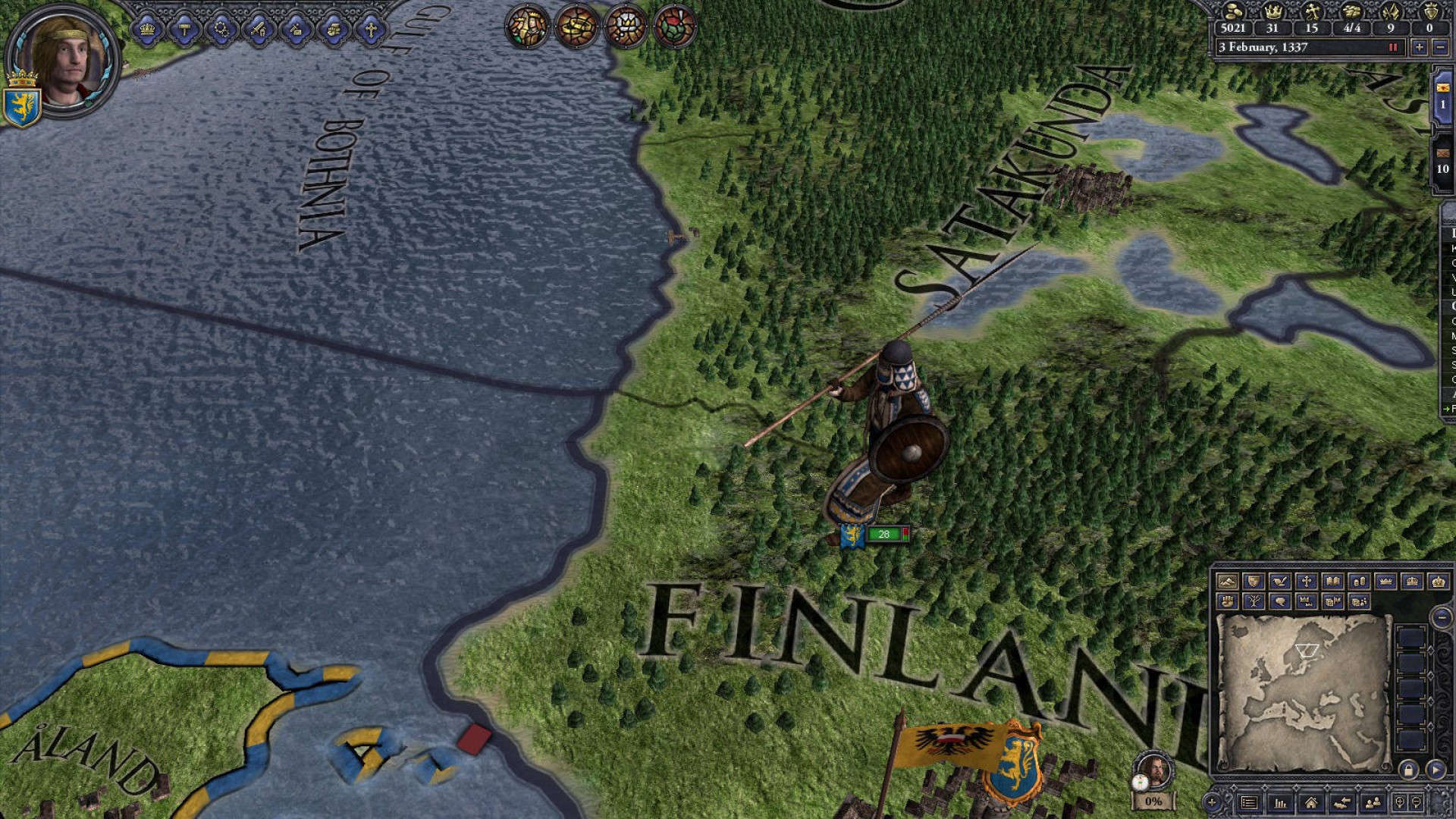This screenshot has width=1456, height=819.
Task: Switch to terrain map mode
Action: coord(1227,582)
